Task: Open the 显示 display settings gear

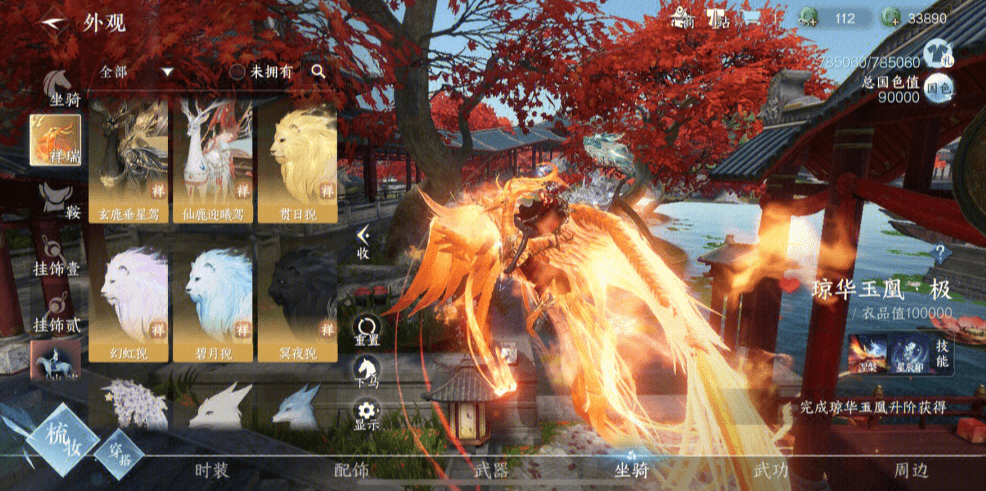Action: tap(367, 414)
